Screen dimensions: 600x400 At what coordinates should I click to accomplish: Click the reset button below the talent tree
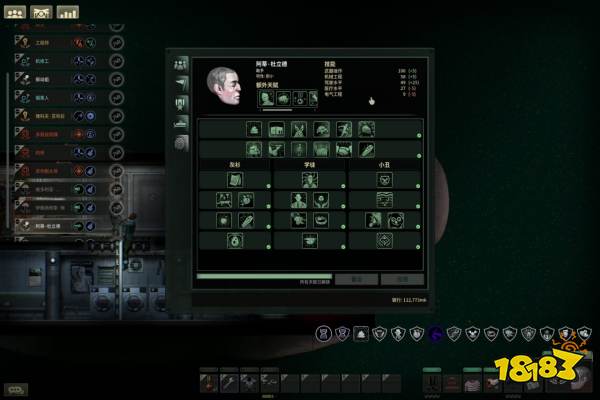tap(356, 279)
